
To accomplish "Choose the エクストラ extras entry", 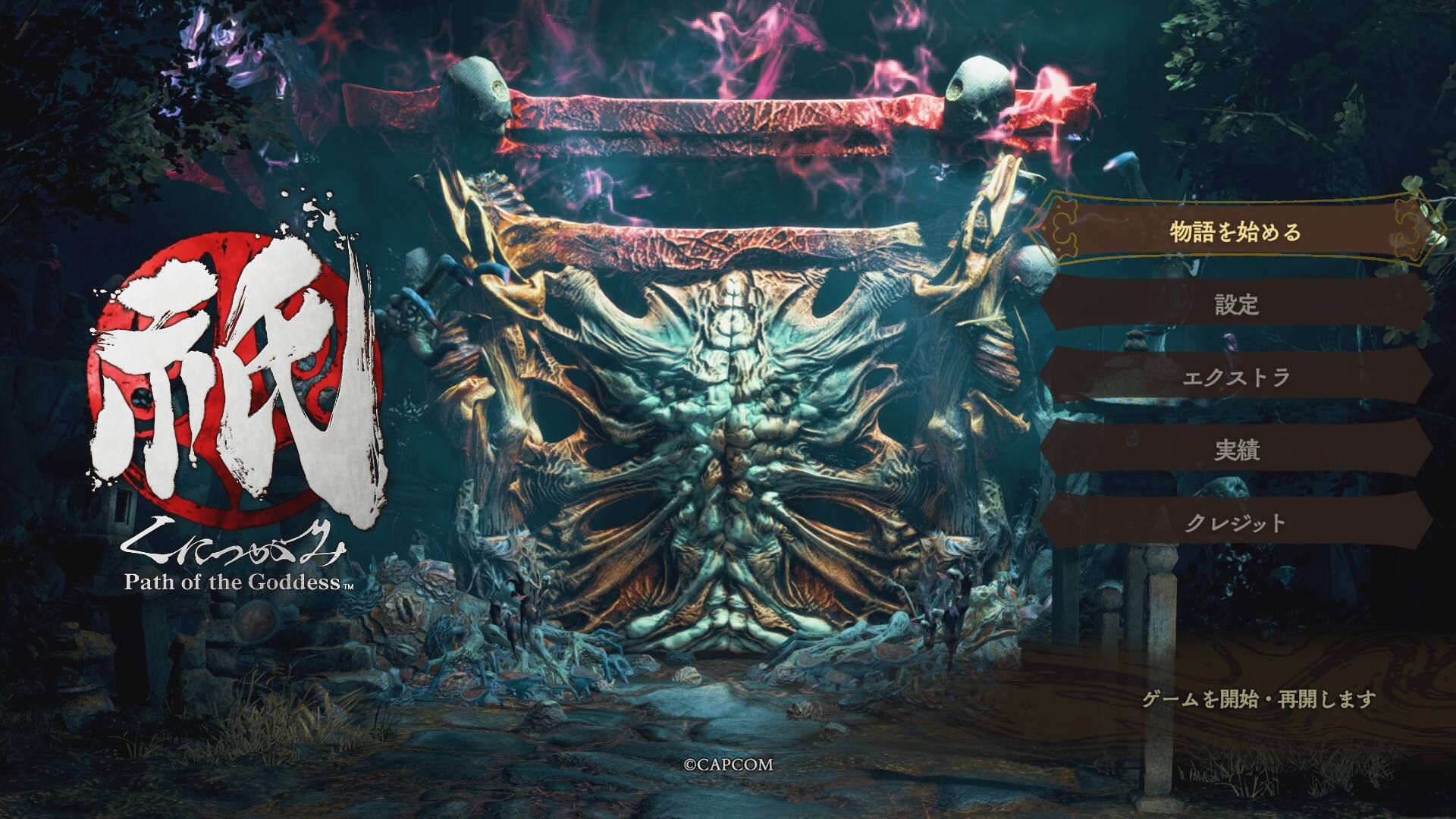I will click(x=1235, y=377).
